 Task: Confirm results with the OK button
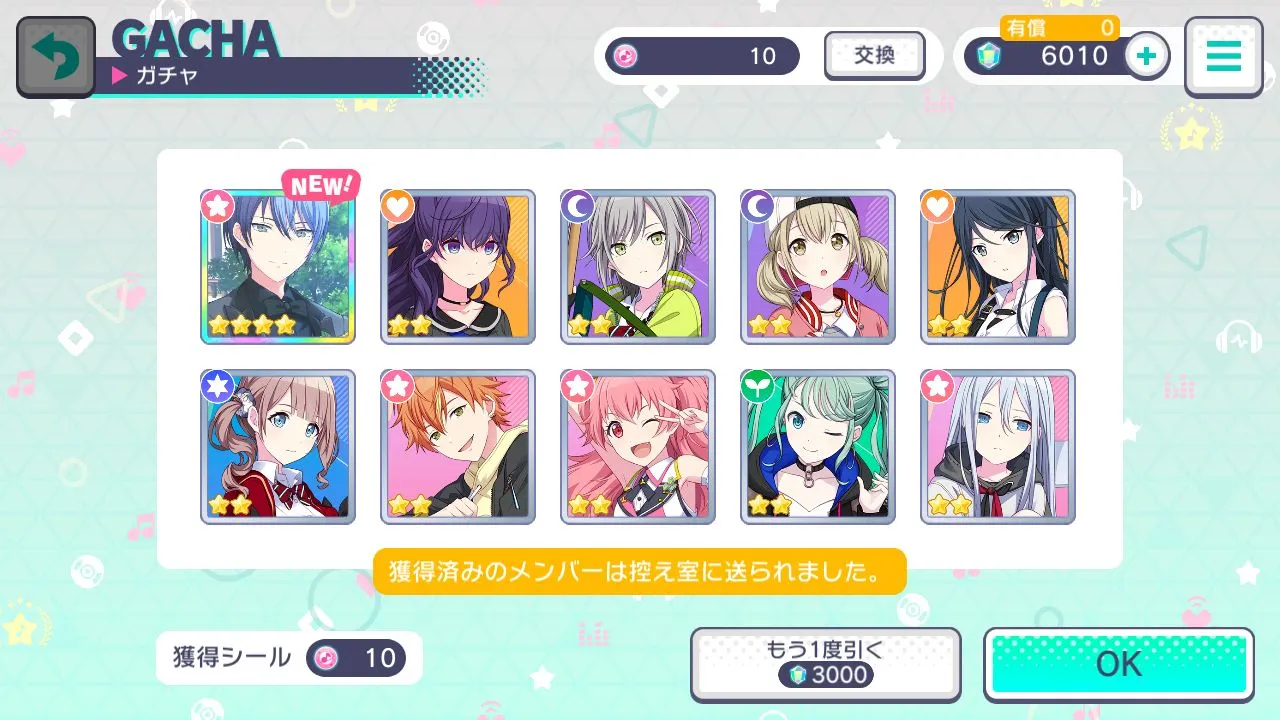click(1119, 664)
